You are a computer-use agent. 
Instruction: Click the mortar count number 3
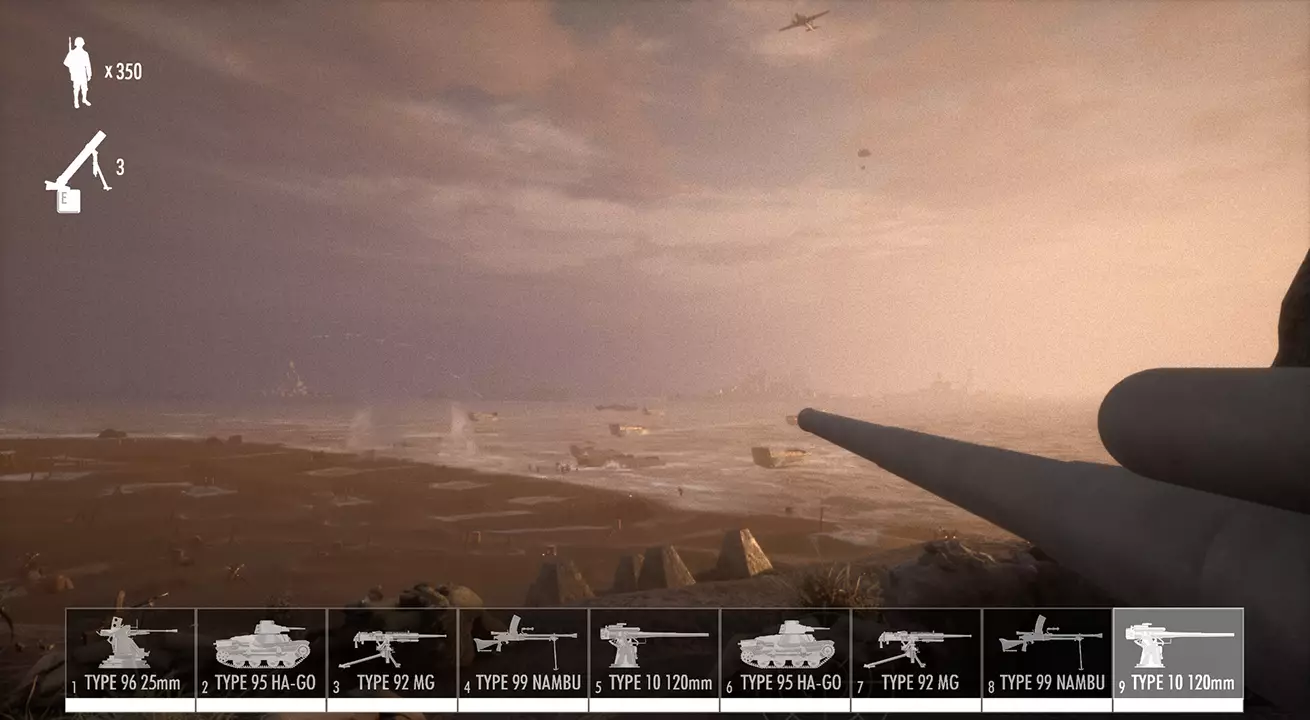120,165
